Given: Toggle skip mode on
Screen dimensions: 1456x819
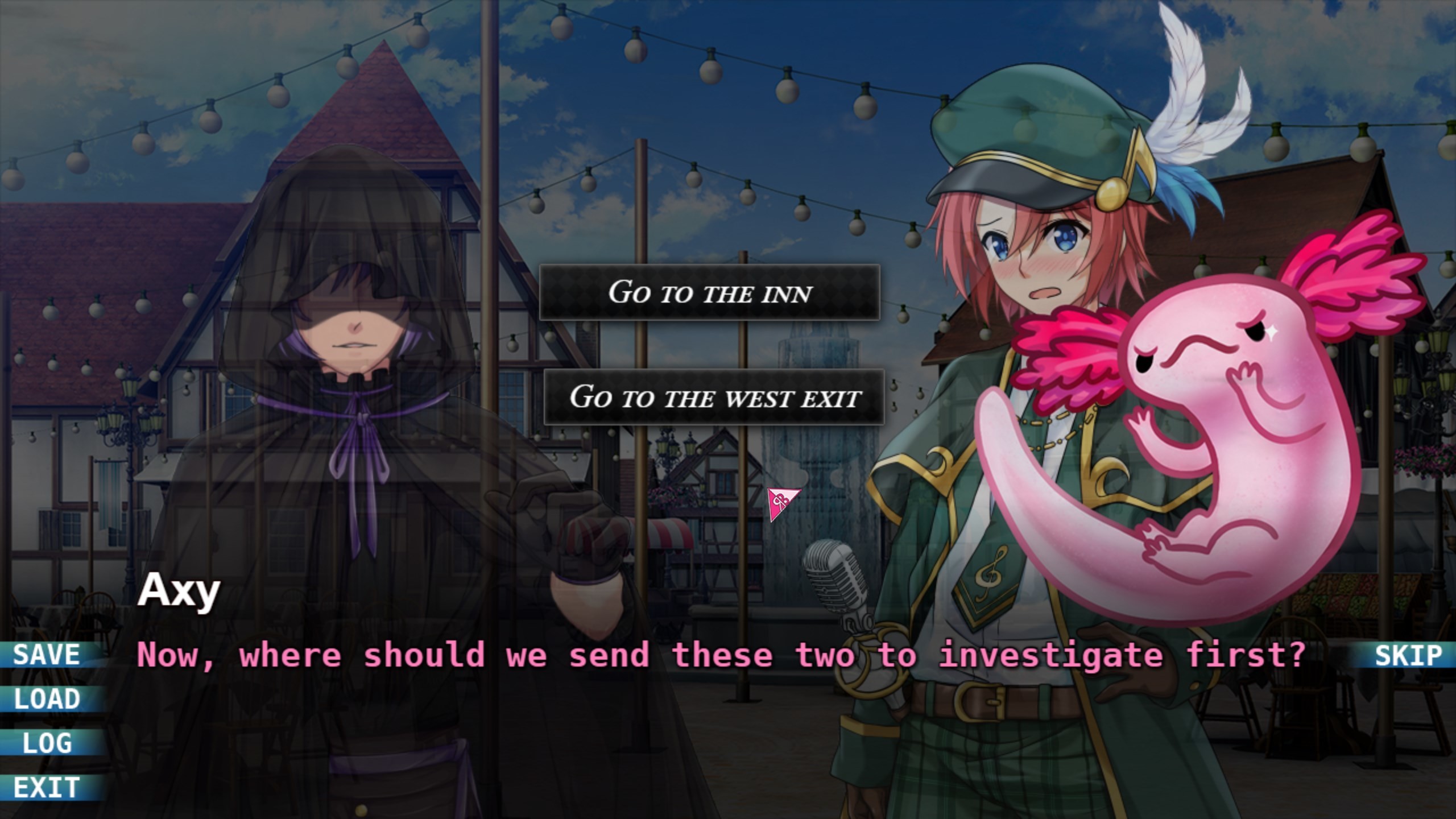Looking at the screenshot, I should click(1405, 655).
